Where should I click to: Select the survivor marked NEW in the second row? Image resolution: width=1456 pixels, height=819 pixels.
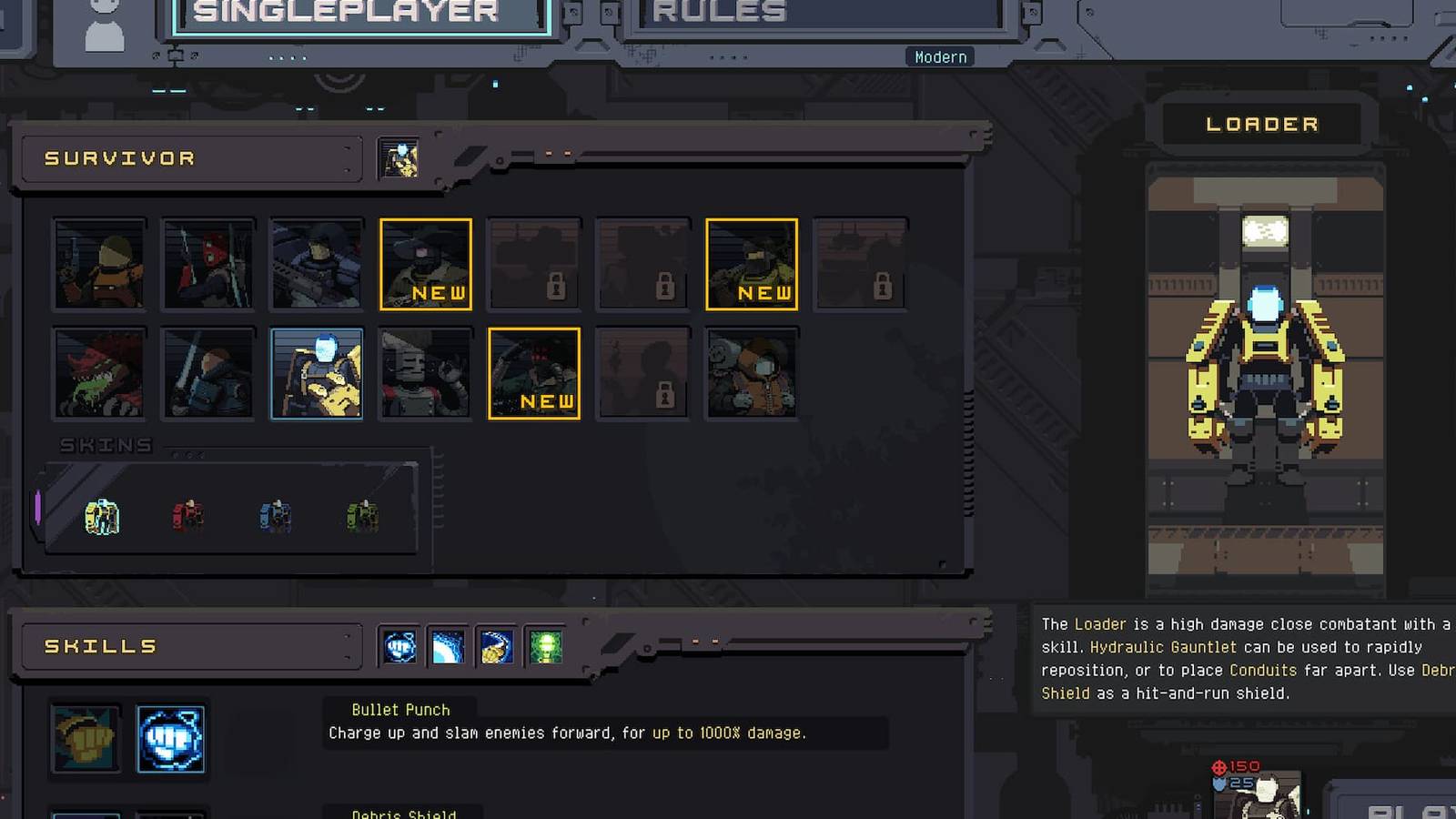(x=535, y=373)
